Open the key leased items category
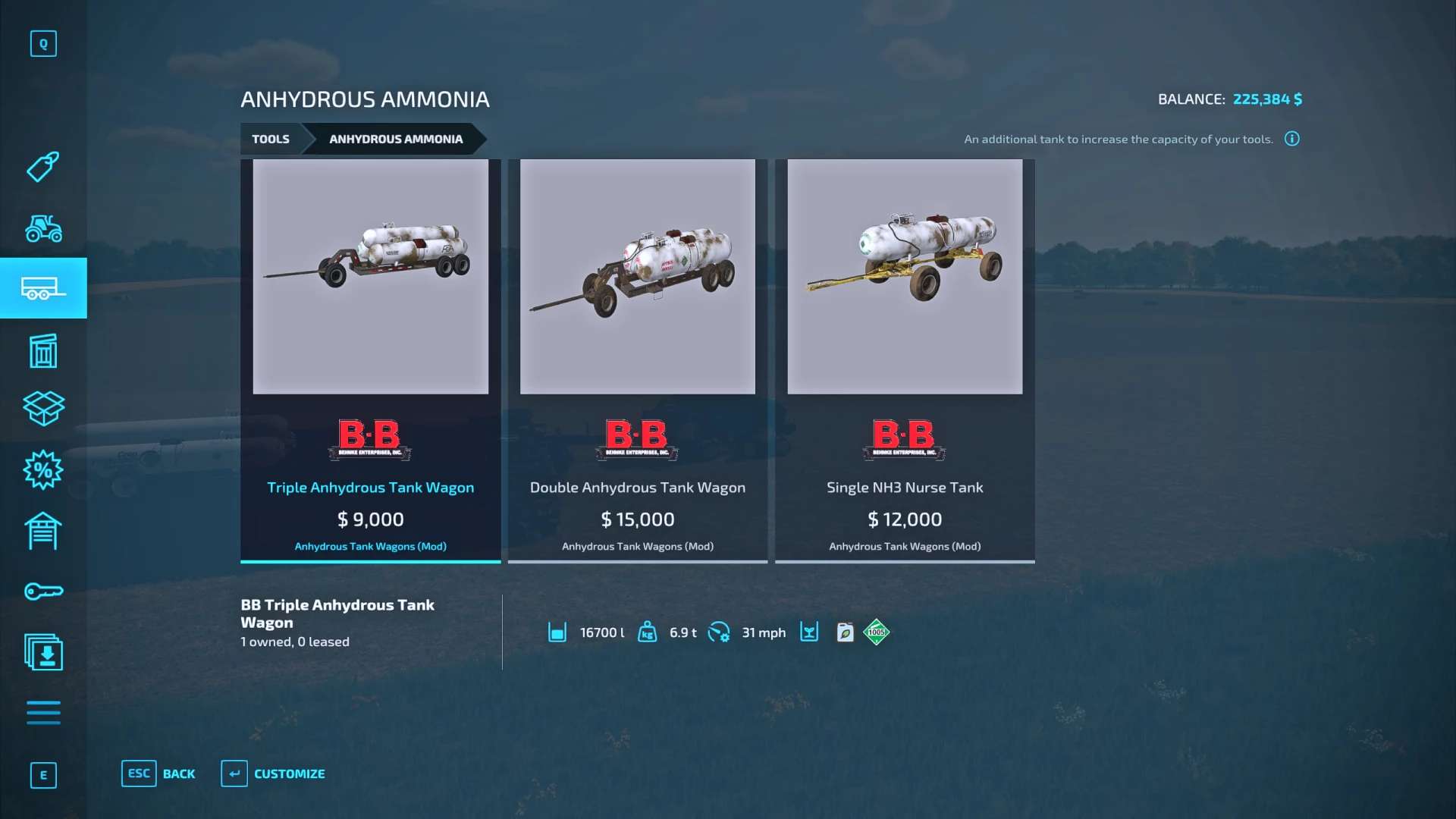This screenshot has width=1456, height=819. 43,591
